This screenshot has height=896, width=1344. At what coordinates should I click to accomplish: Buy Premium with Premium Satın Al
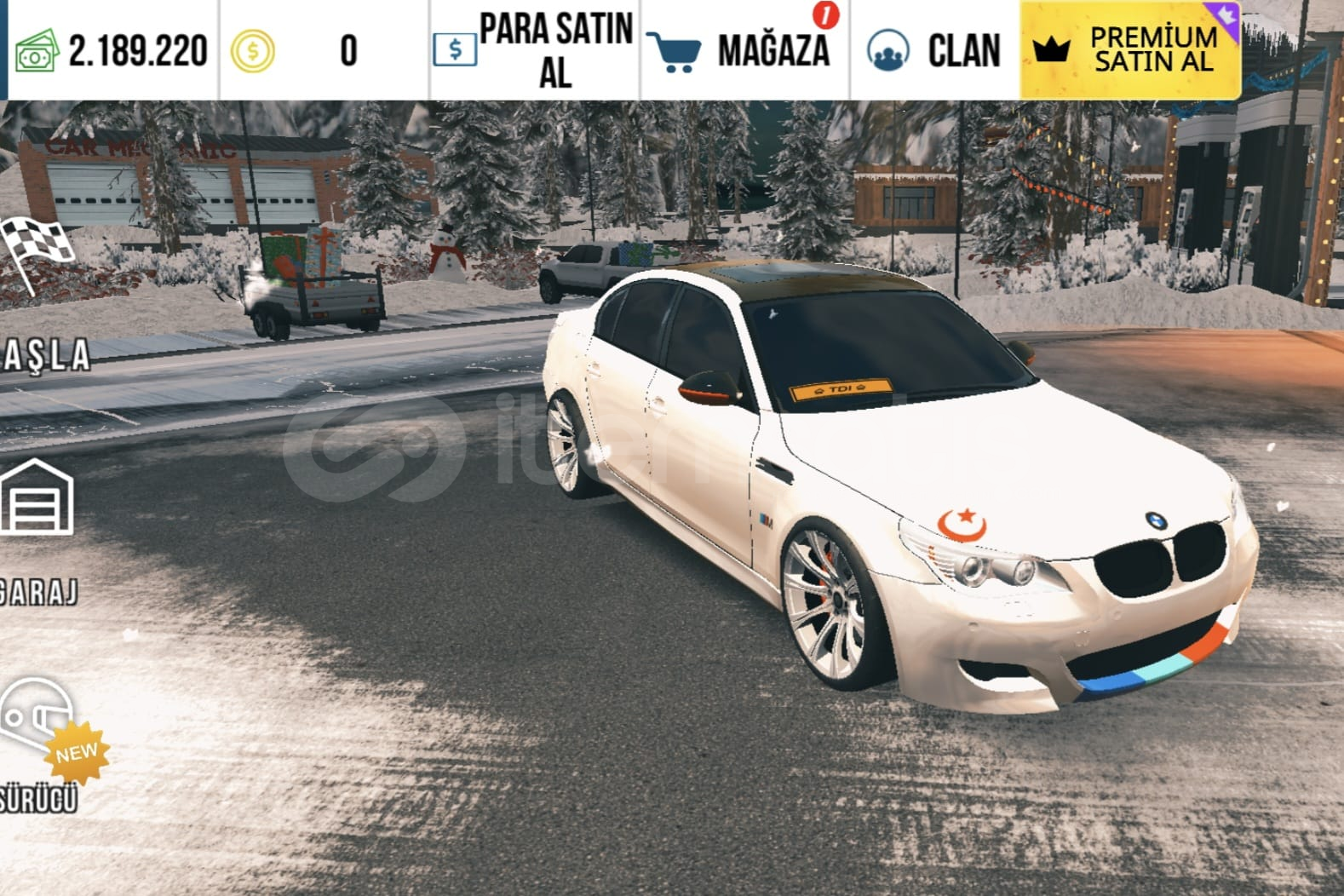(x=1129, y=50)
